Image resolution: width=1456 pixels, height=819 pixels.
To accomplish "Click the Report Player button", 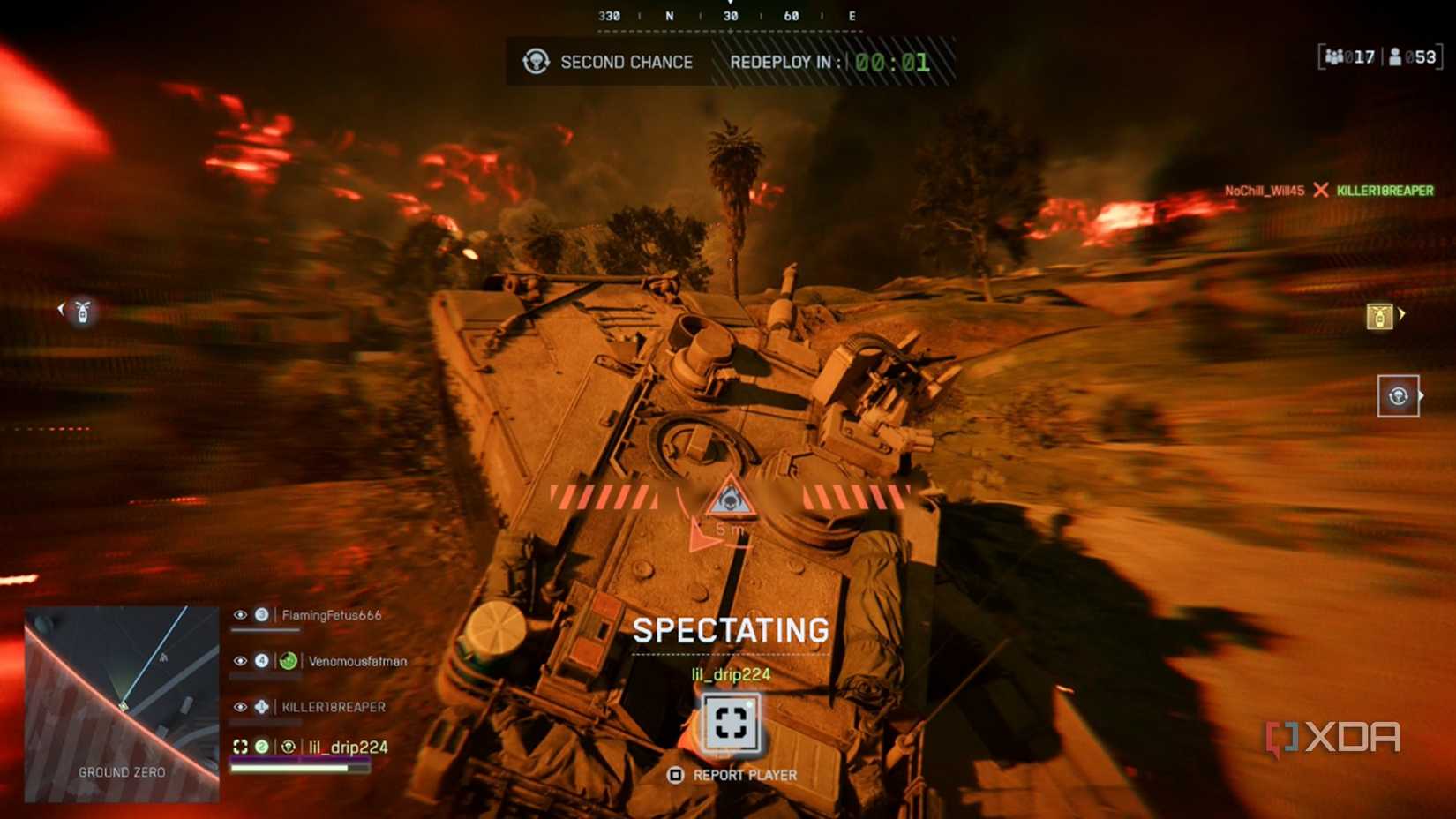I will coord(732,776).
